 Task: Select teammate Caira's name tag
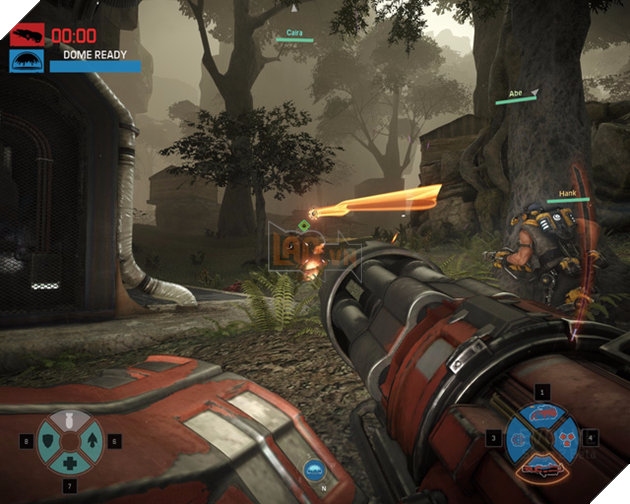295,32
